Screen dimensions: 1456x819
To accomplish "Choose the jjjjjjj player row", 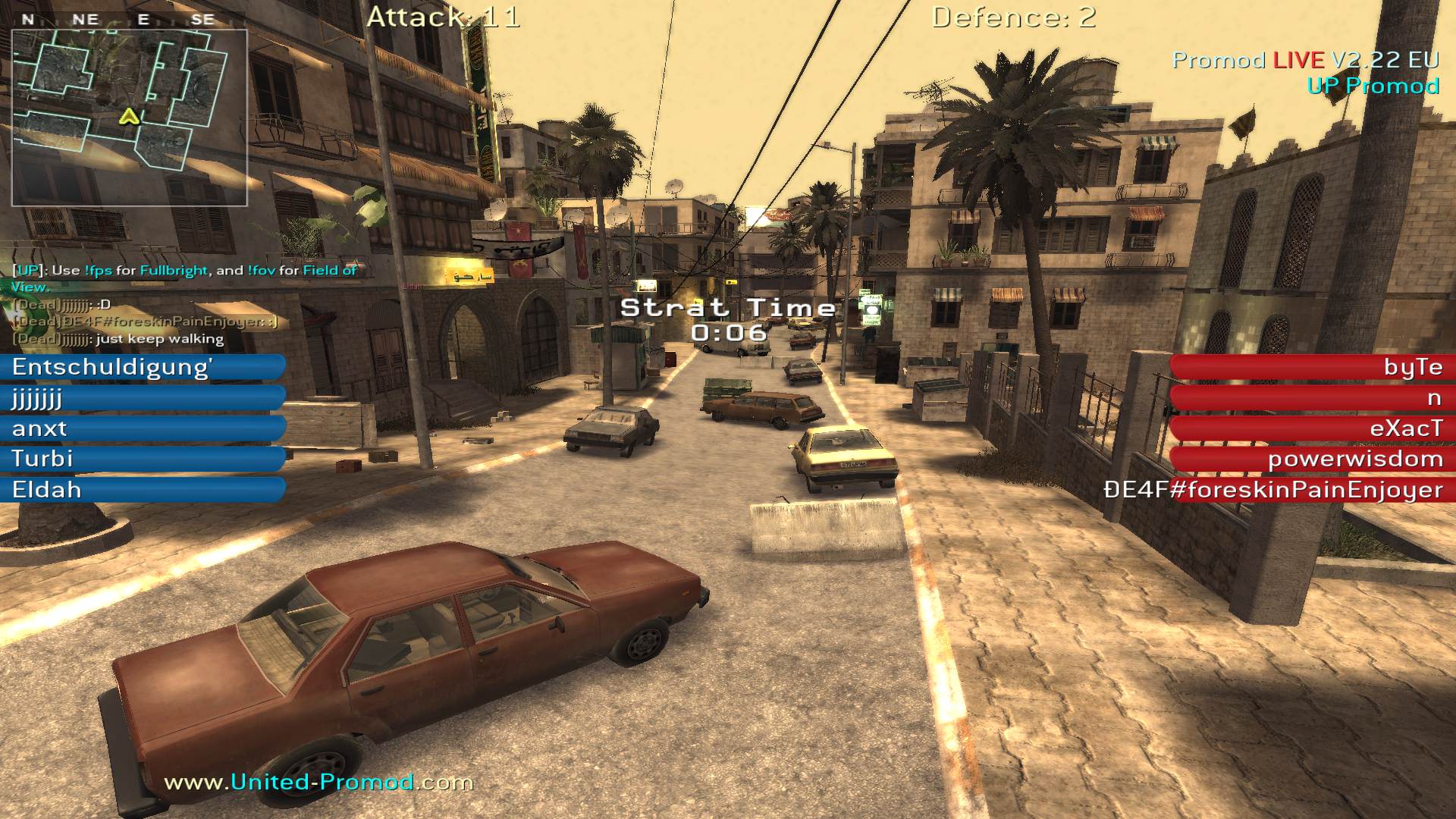I will tap(143, 398).
